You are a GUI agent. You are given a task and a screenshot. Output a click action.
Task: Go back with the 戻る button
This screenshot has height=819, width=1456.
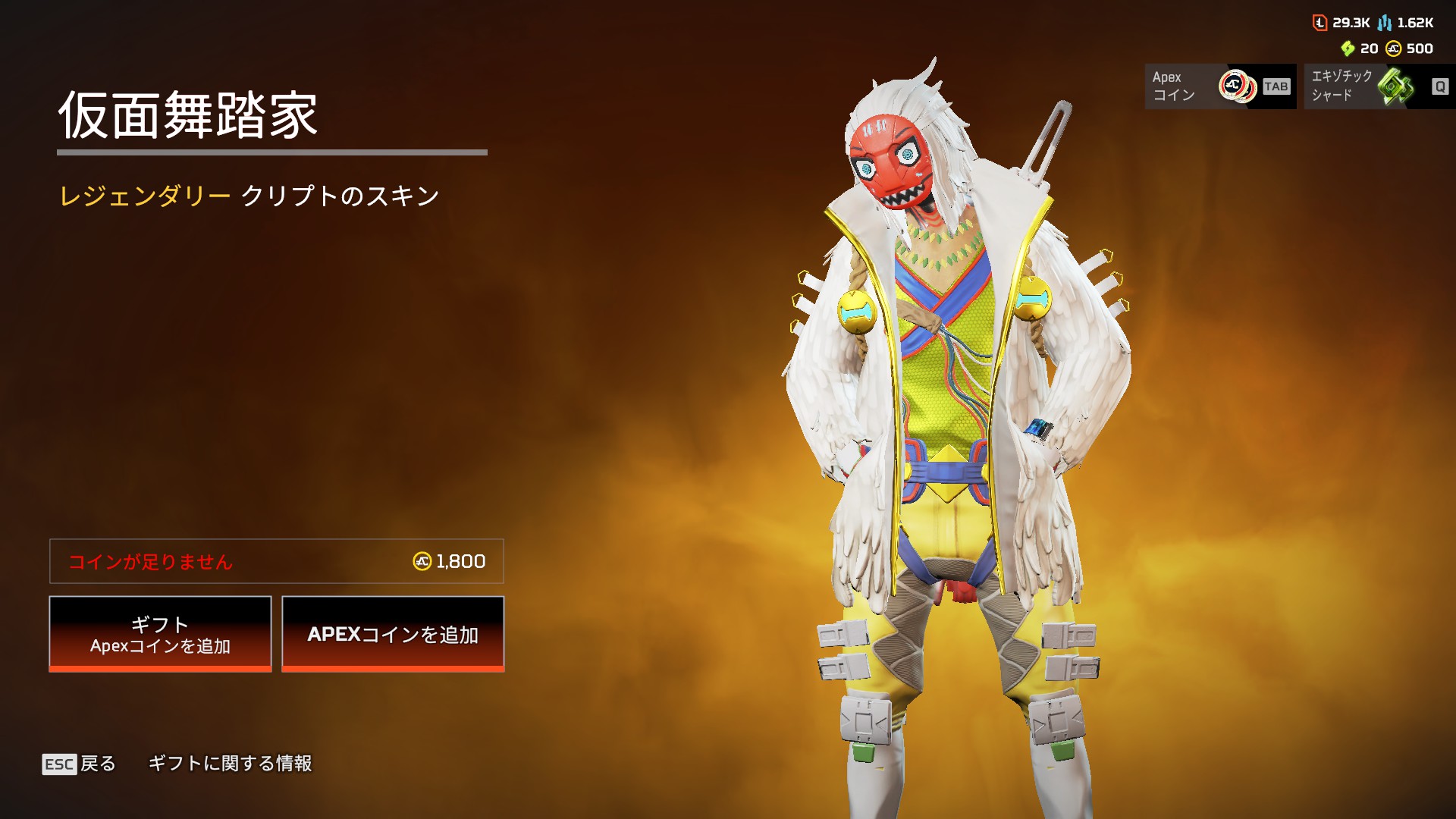[80, 764]
